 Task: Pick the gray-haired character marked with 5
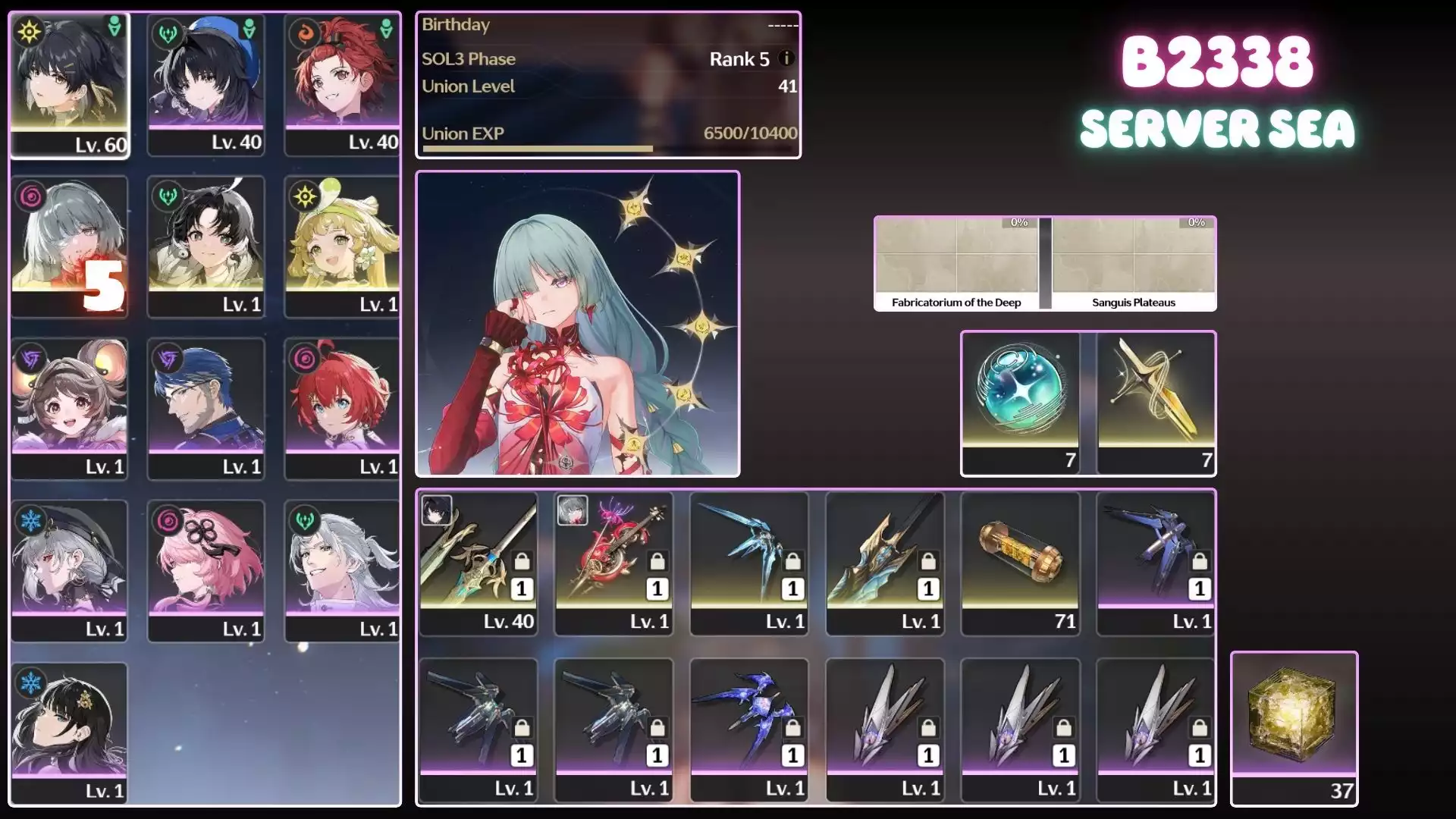[69, 246]
